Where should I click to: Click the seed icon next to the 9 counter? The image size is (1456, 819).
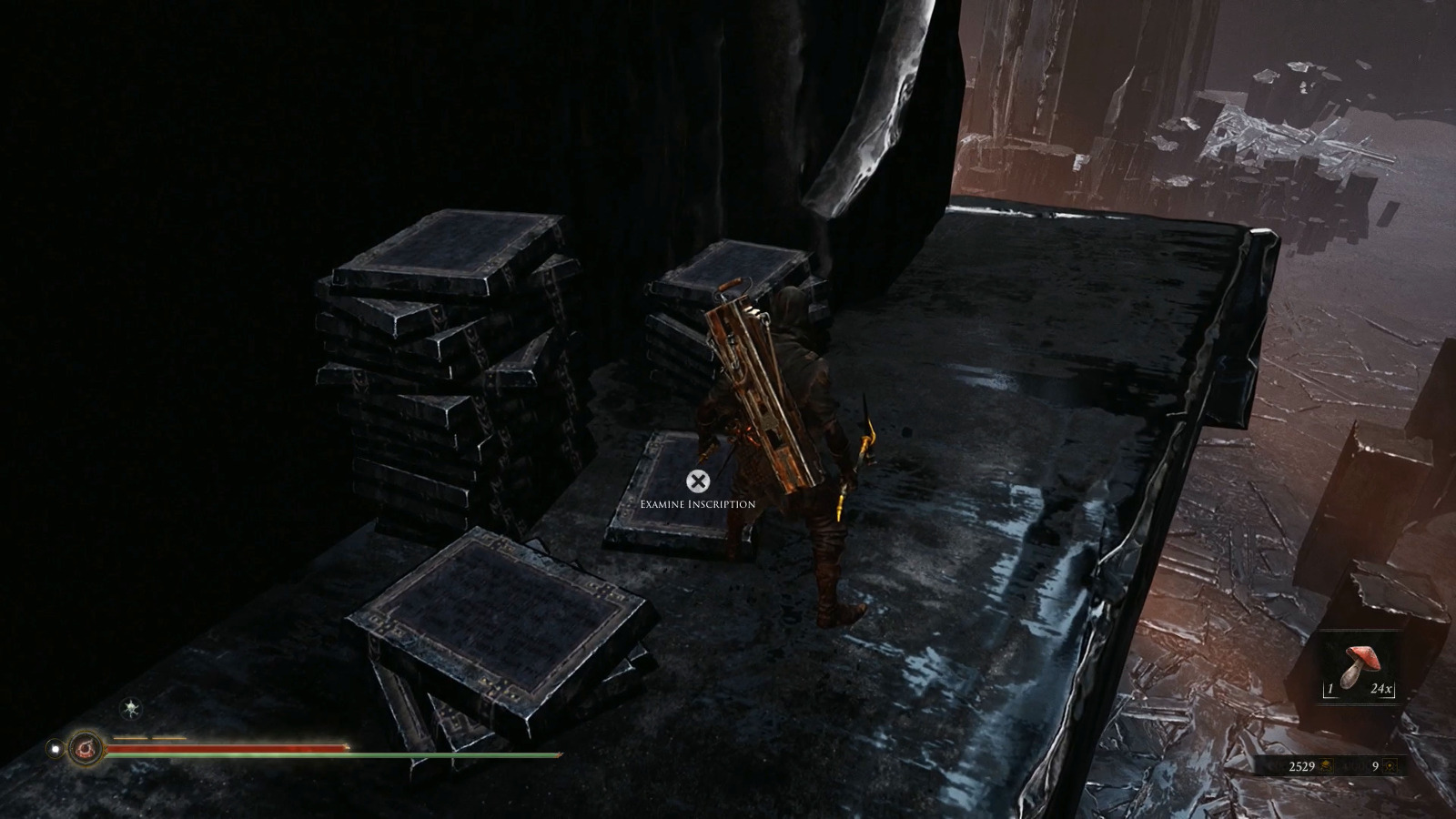tap(1390, 766)
